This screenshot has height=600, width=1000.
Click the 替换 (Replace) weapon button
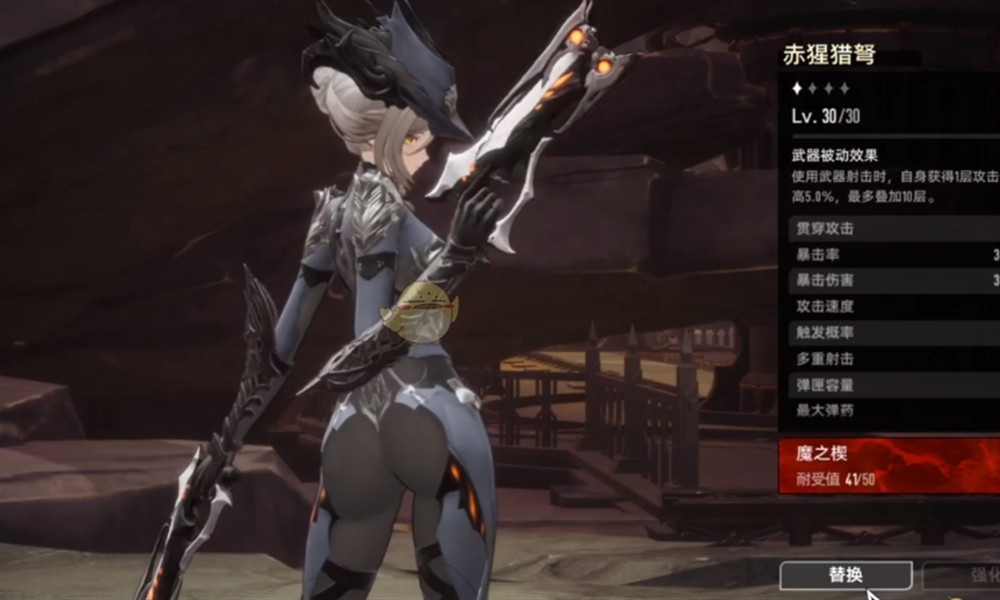coord(845,575)
